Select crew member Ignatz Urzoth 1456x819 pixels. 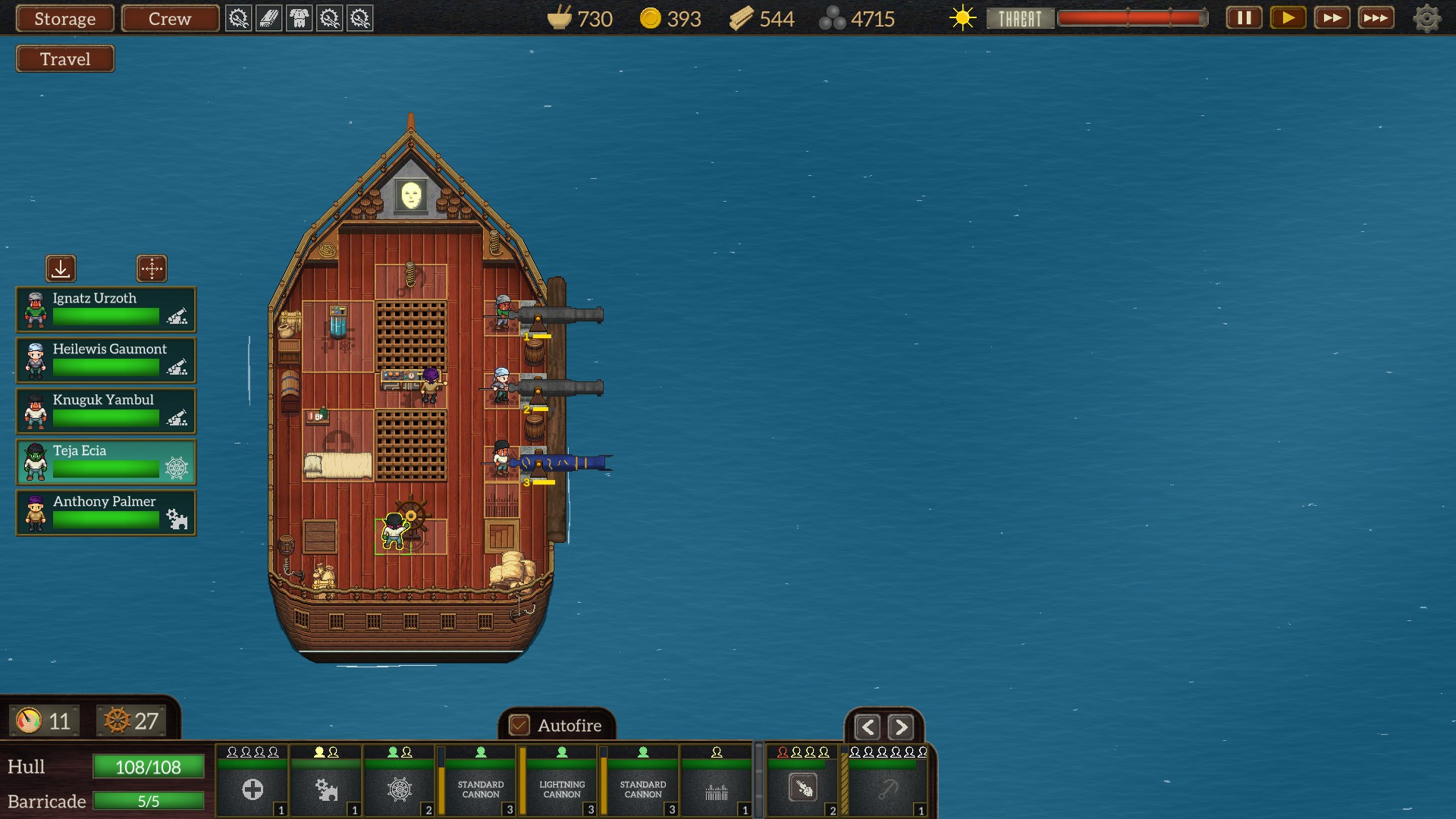point(106,309)
